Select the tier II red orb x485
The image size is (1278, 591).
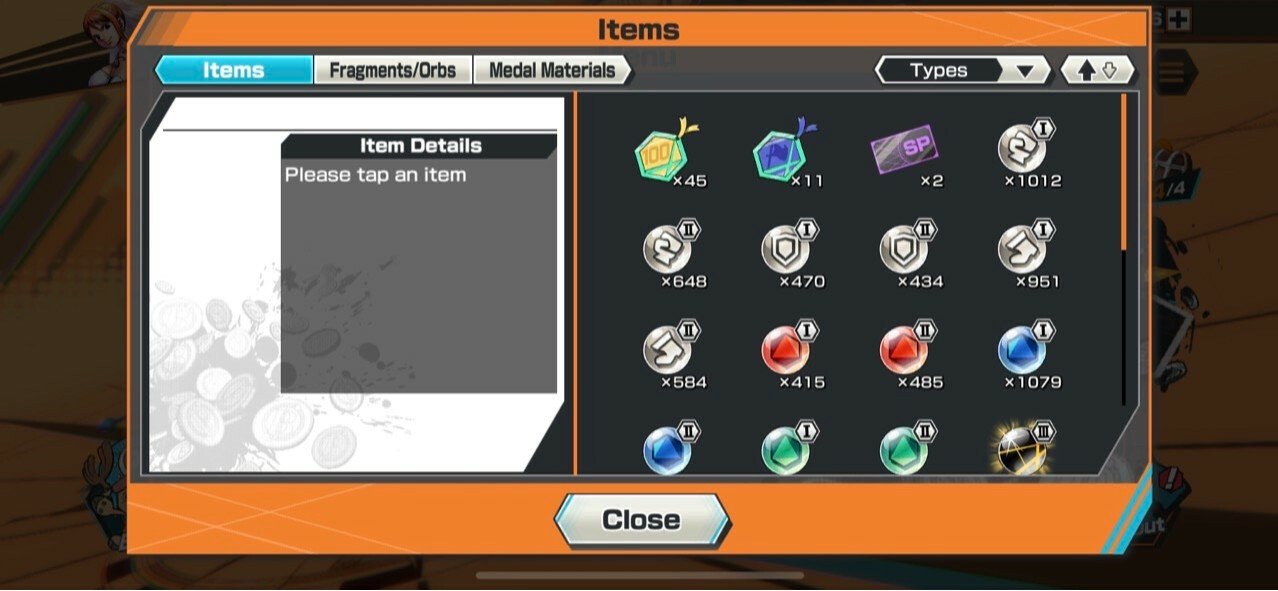coord(904,352)
